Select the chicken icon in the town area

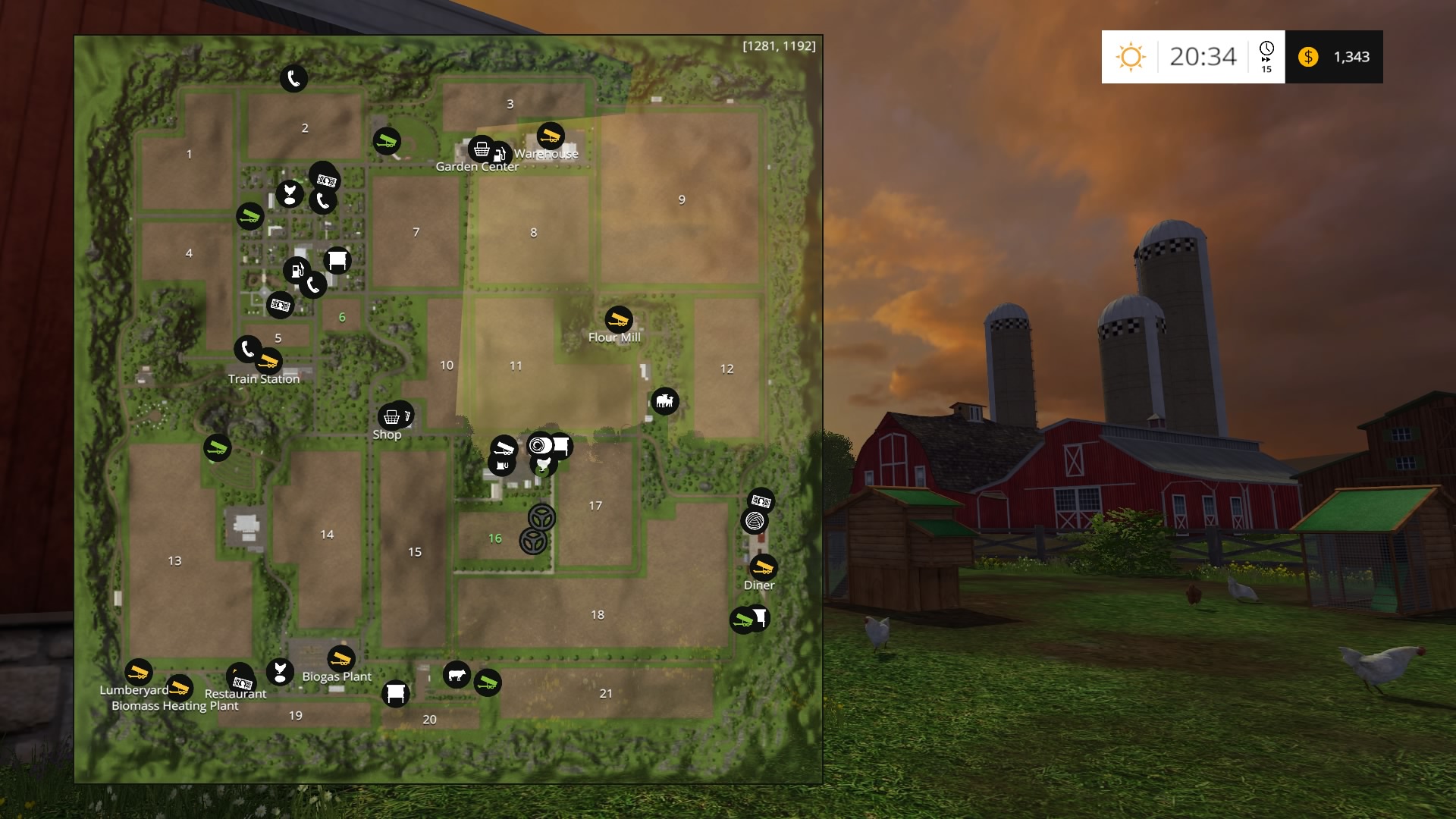[288, 193]
